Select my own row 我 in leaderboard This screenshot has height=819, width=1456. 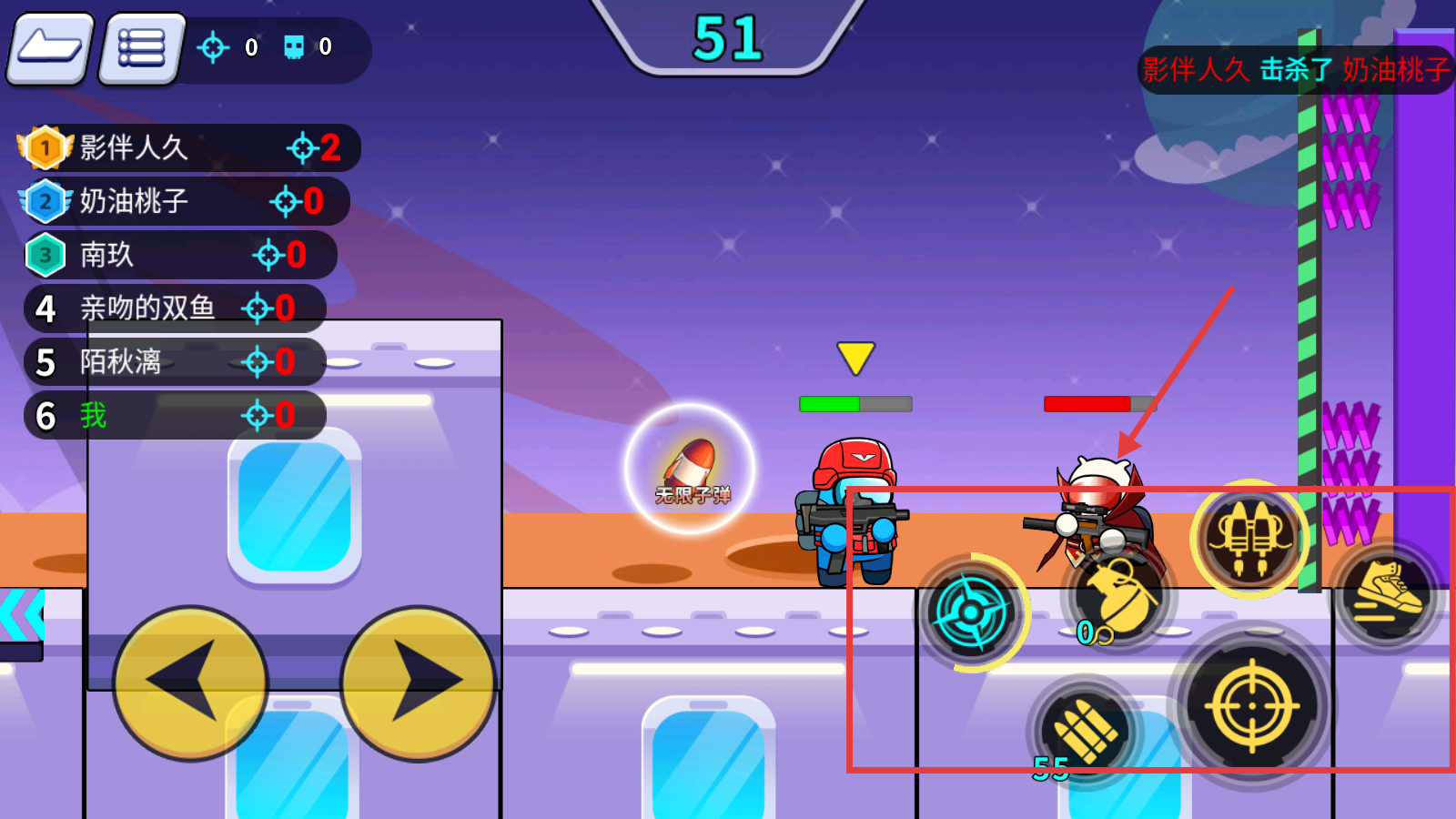tap(173, 416)
